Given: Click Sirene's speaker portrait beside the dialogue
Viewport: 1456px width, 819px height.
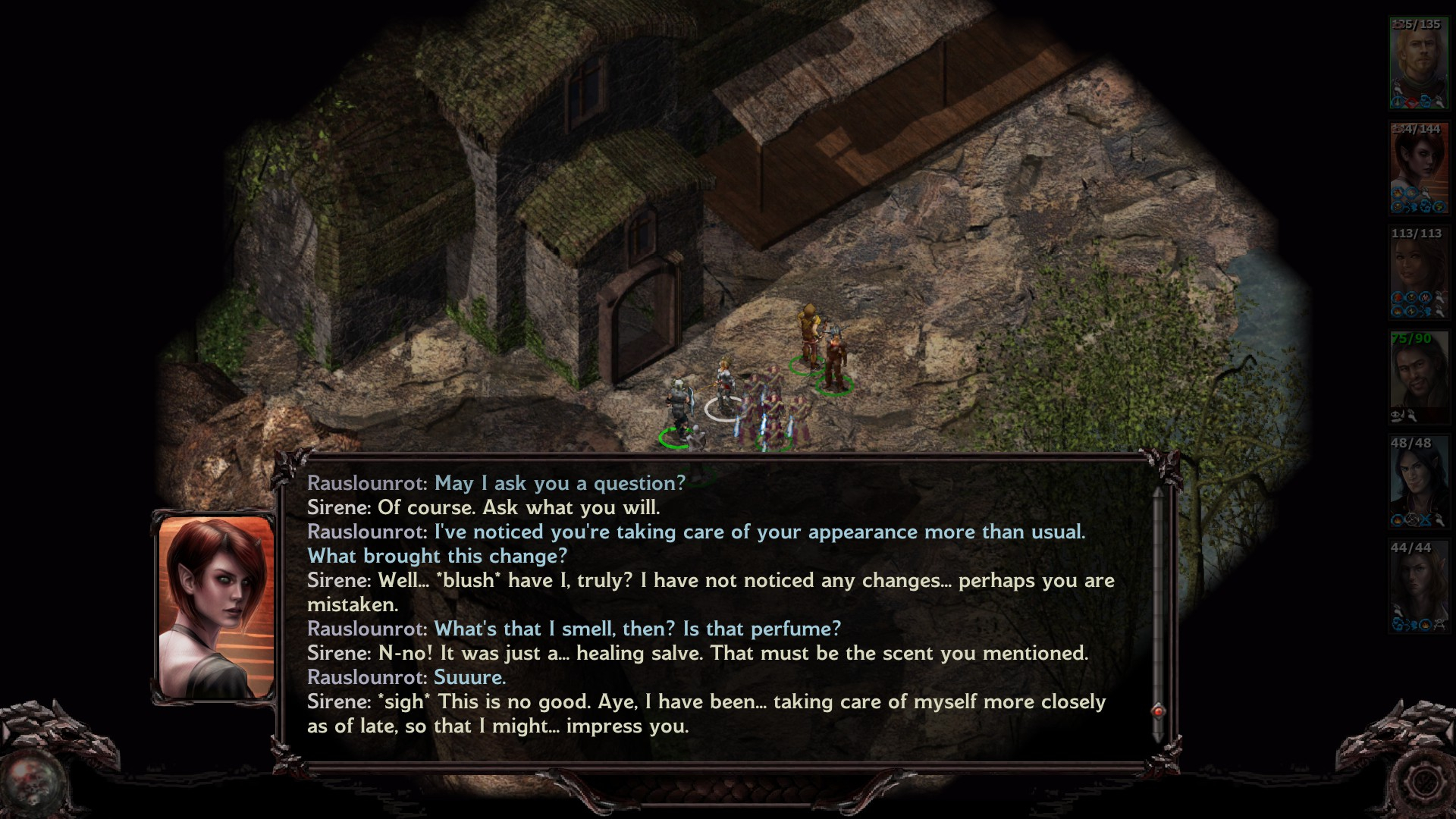Looking at the screenshot, I should click(x=216, y=607).
